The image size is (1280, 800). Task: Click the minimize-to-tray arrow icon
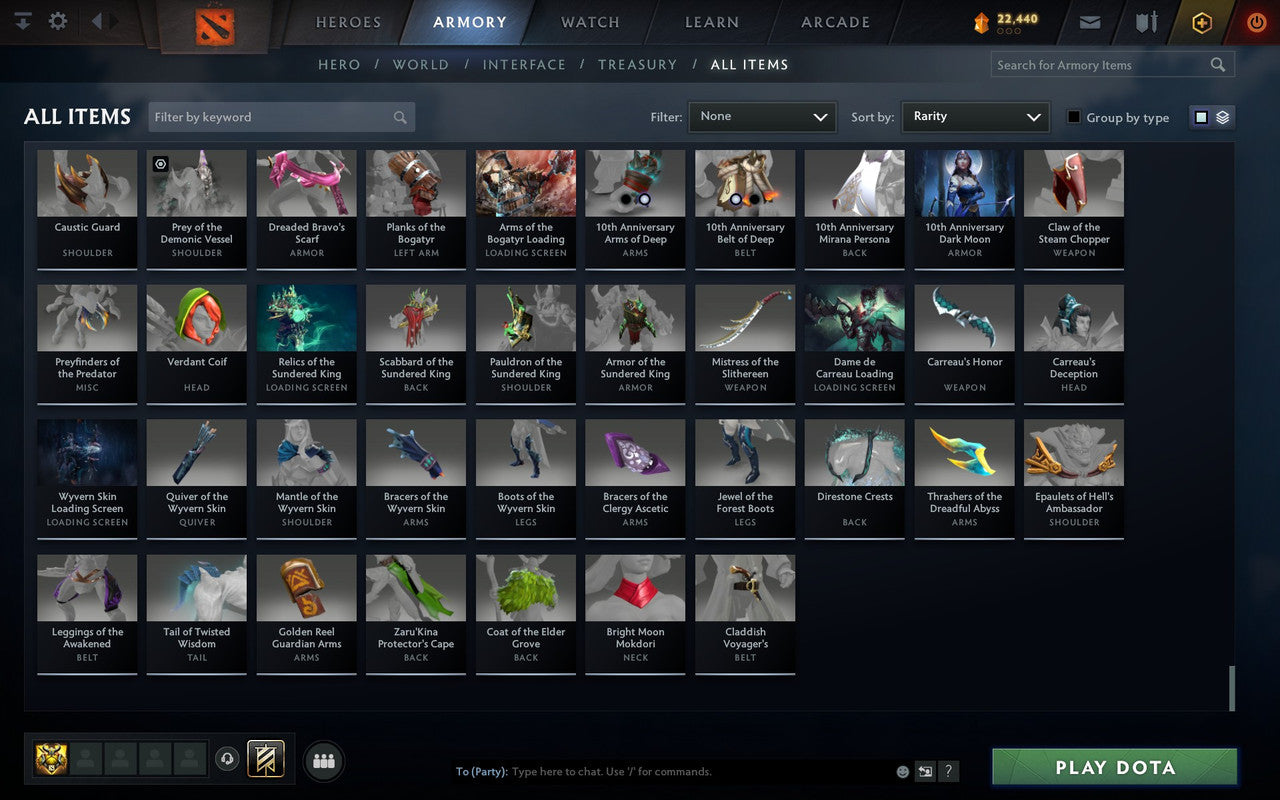coord(22,20)
